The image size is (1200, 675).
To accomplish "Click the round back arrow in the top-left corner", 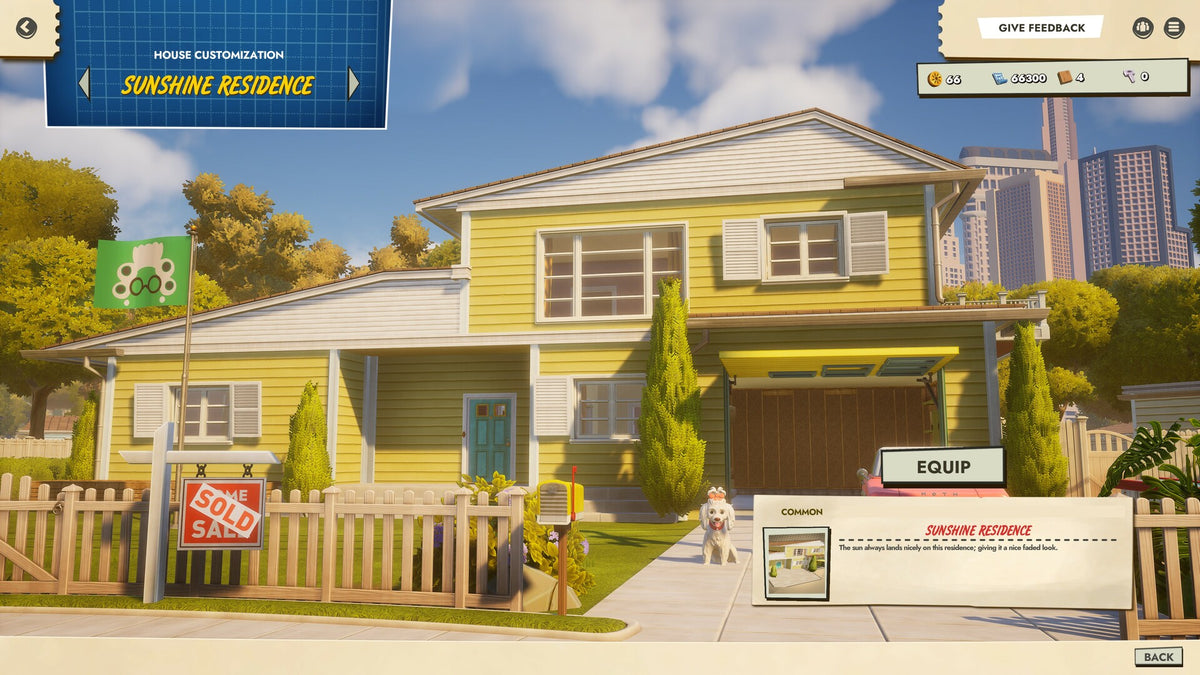I will pyautogui.click(x=26, y=28).
